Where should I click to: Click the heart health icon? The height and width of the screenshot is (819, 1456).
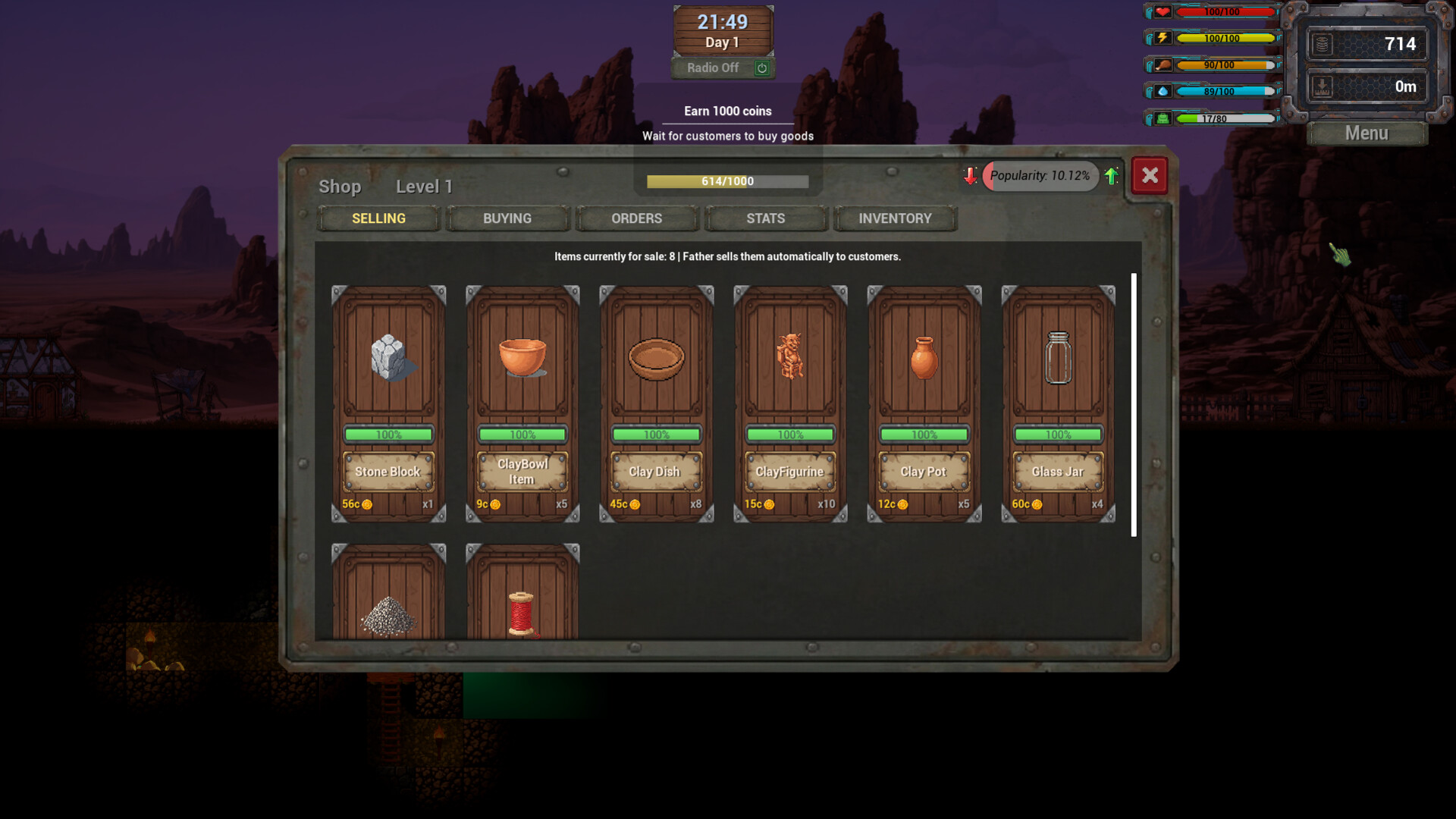[x=1163, y=11]
